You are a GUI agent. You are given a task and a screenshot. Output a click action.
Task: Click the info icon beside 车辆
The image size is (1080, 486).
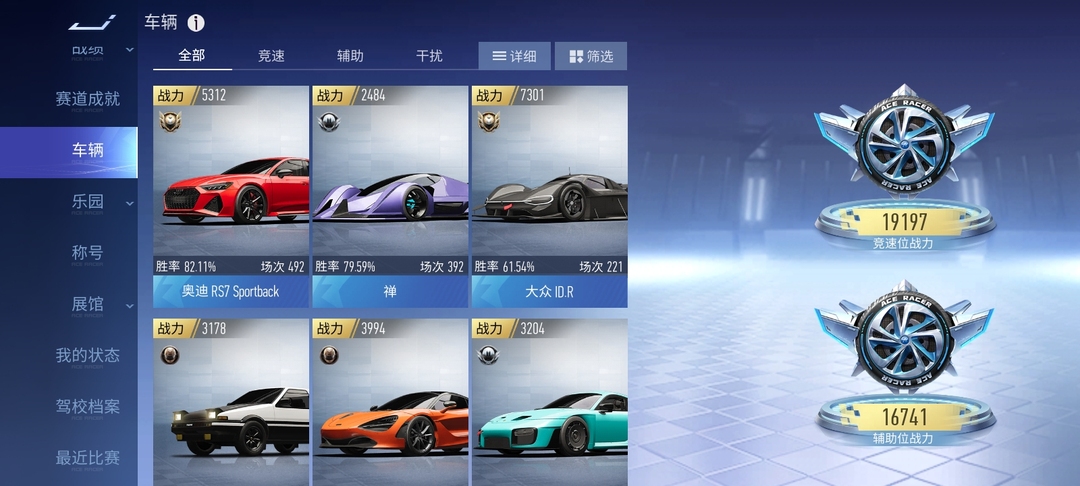(x=196, y=22)
